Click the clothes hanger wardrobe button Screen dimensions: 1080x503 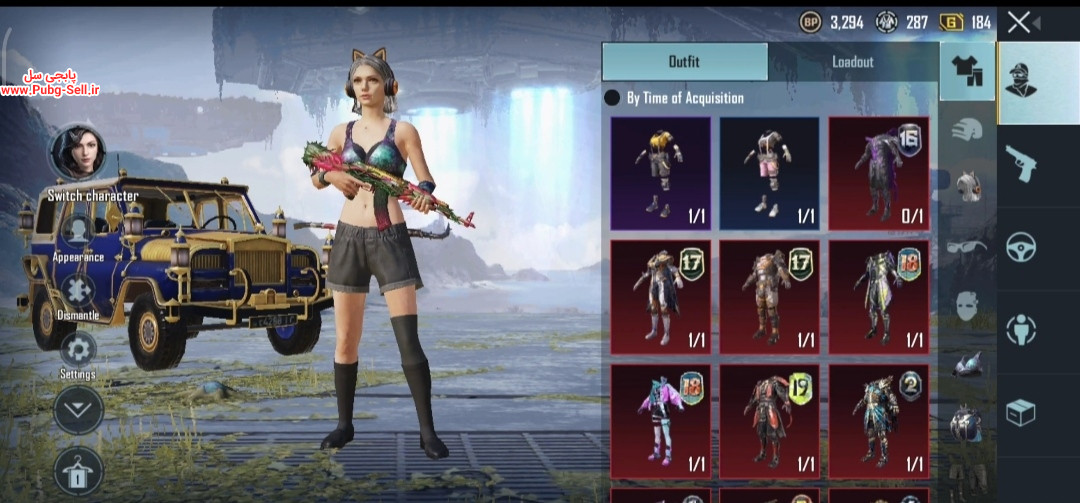78,468
